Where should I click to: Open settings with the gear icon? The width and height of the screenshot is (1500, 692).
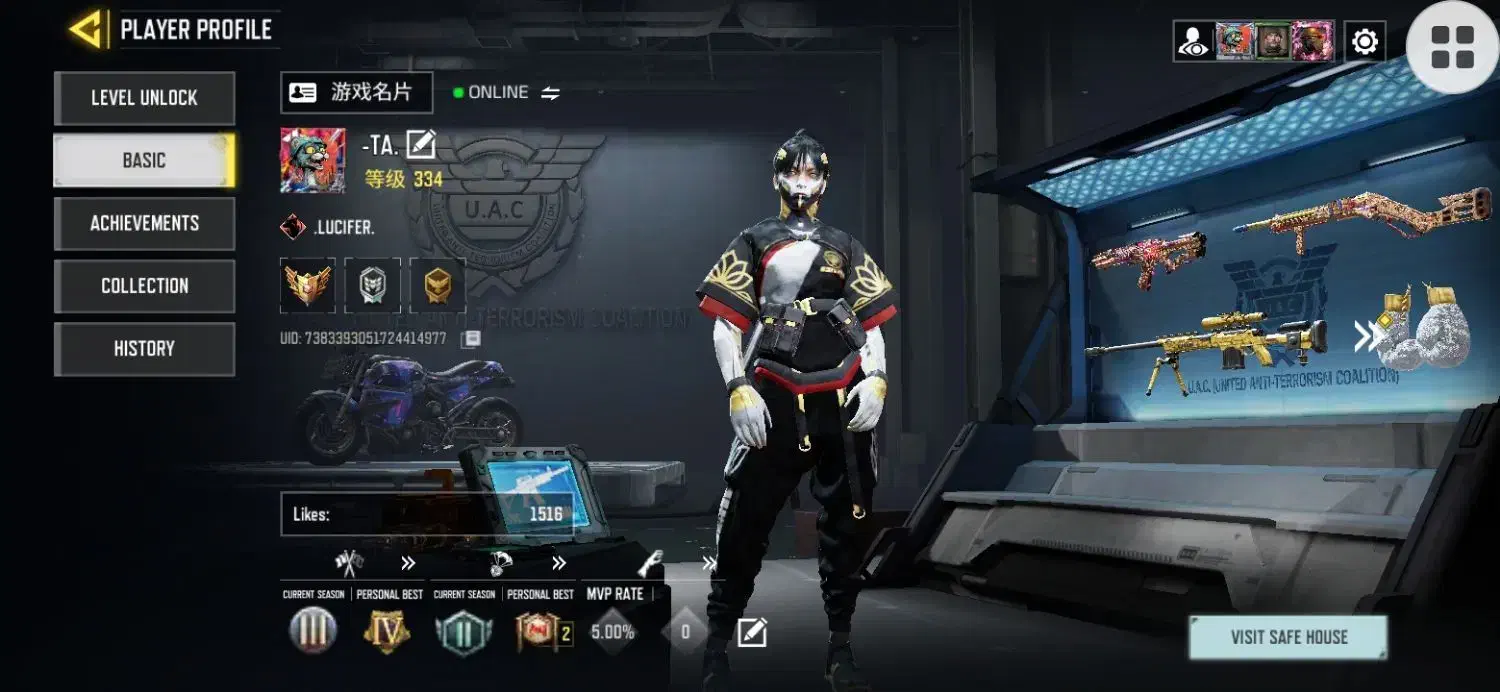(1364, 42)
